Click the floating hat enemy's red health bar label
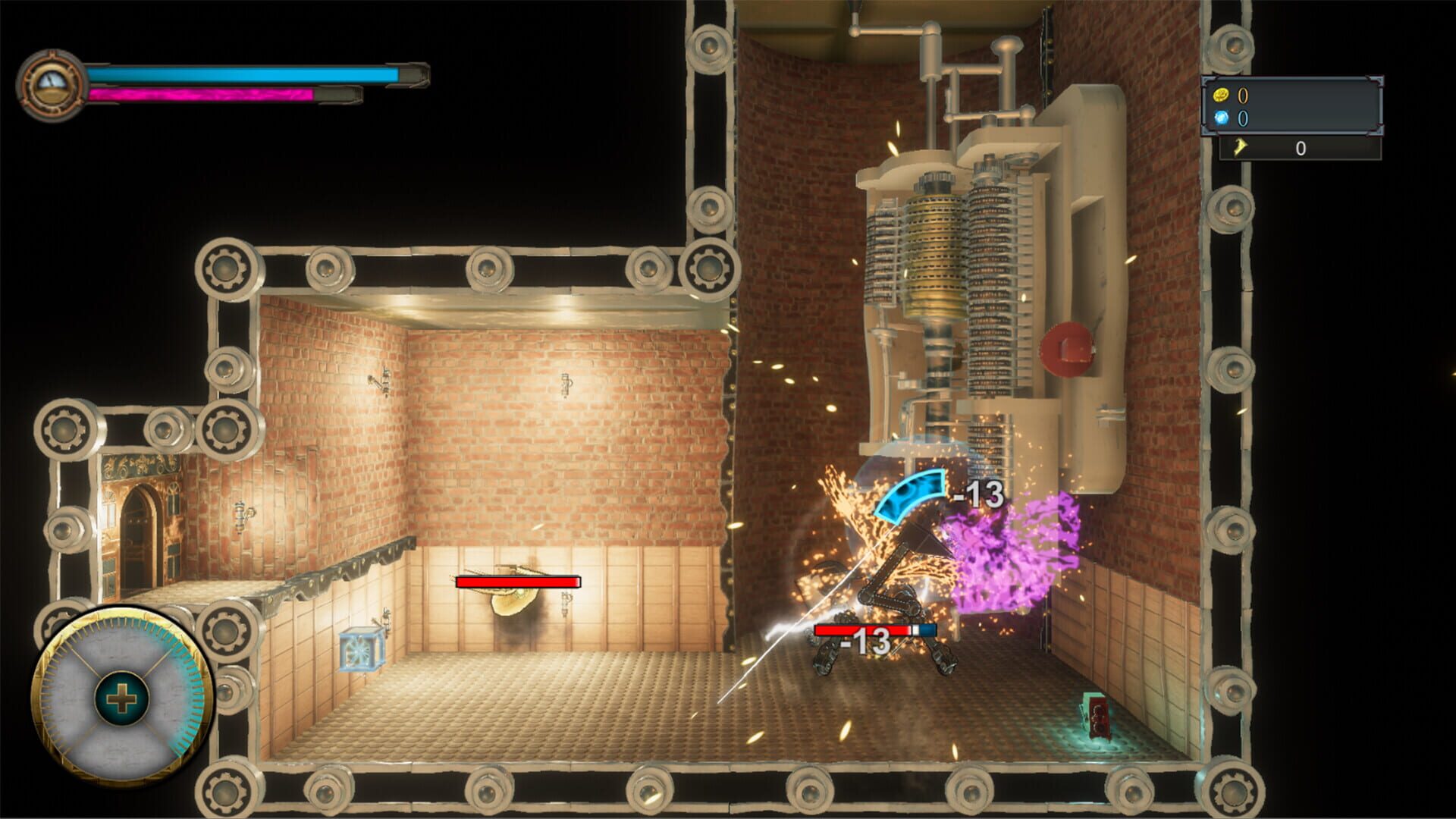Screen dimensions: 1456x819 [x=517, y=581]
